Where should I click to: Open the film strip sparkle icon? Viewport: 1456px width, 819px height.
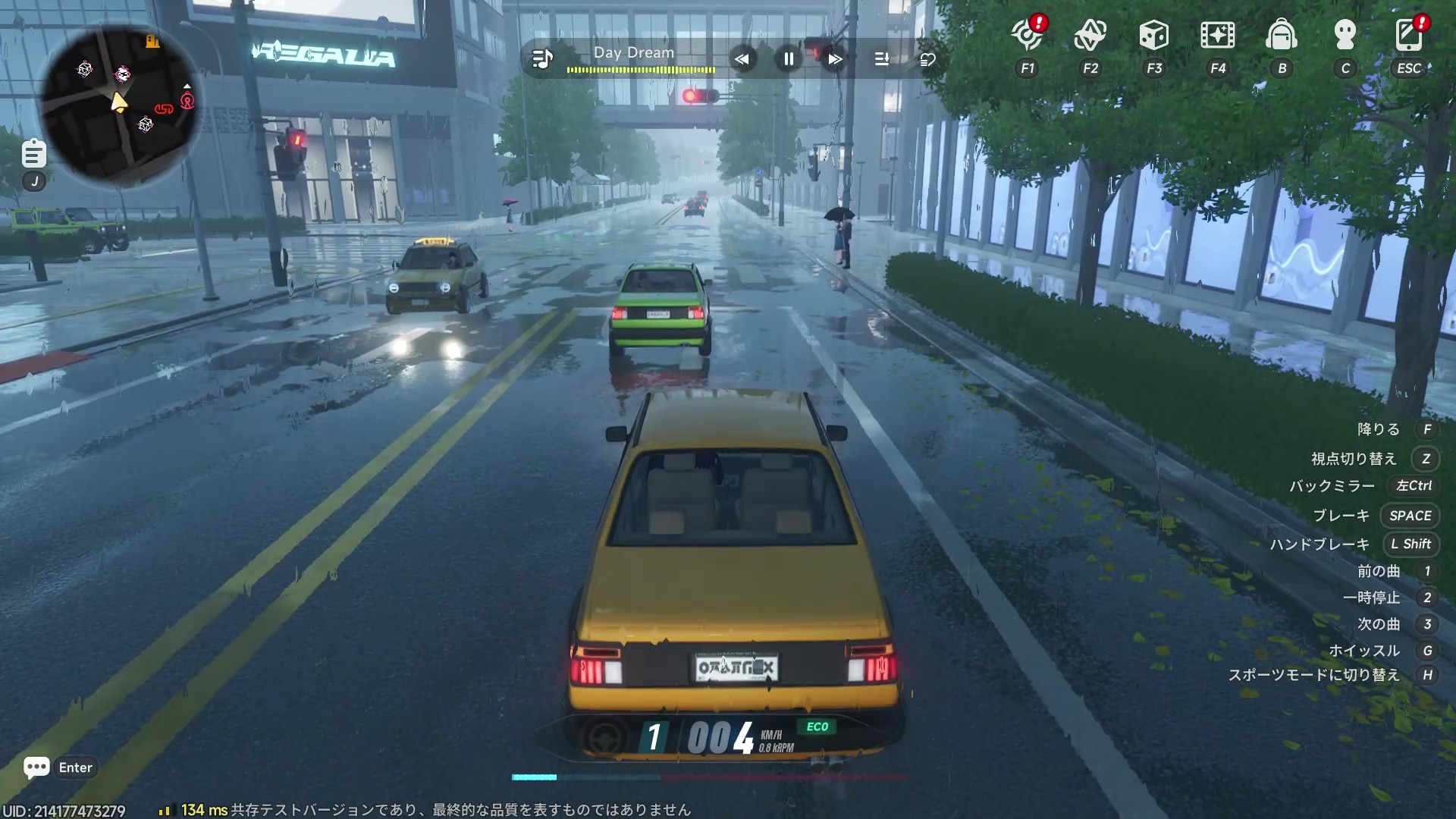click(1217, 35)
